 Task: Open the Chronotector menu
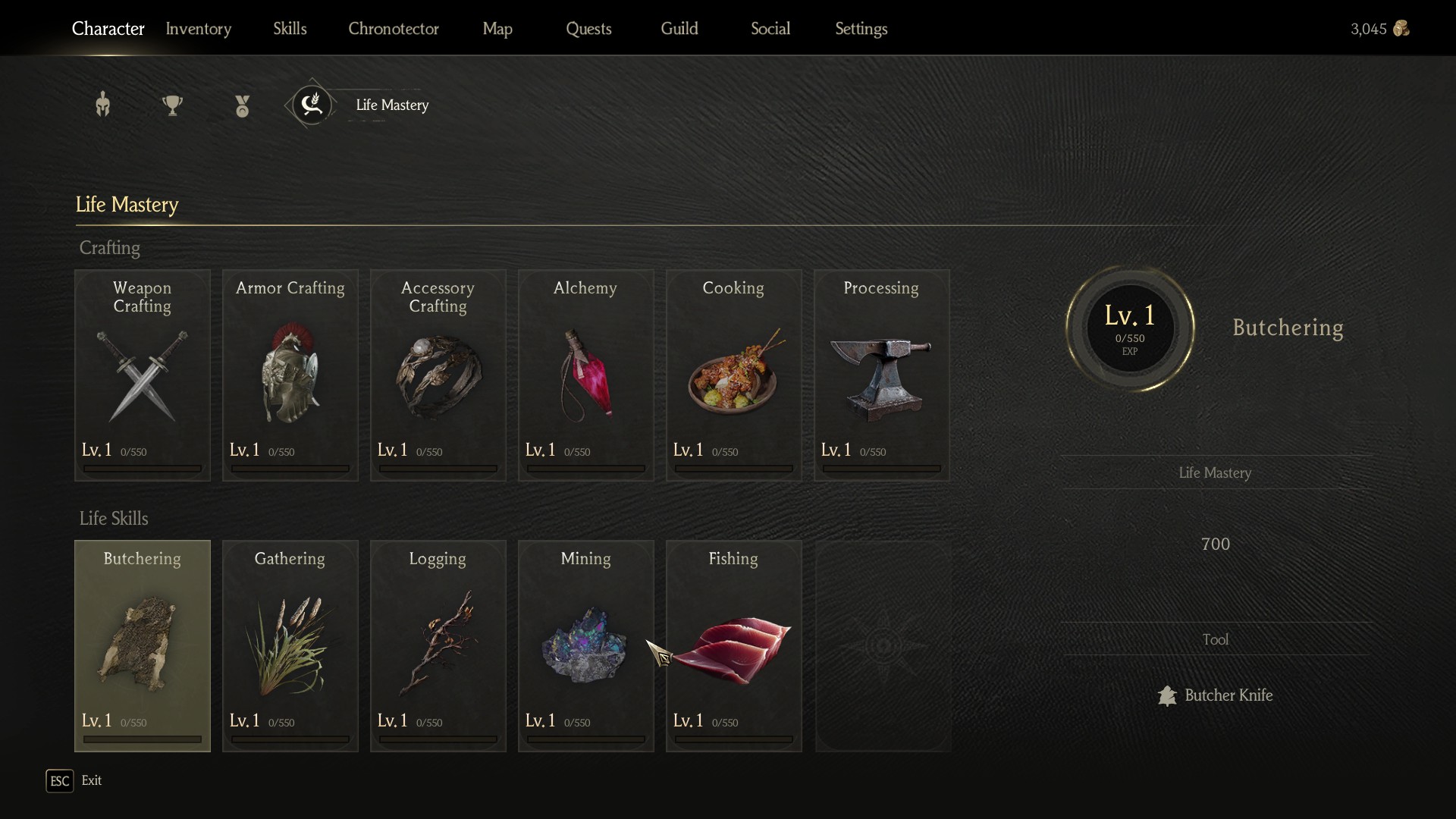[x=393, y=29]
